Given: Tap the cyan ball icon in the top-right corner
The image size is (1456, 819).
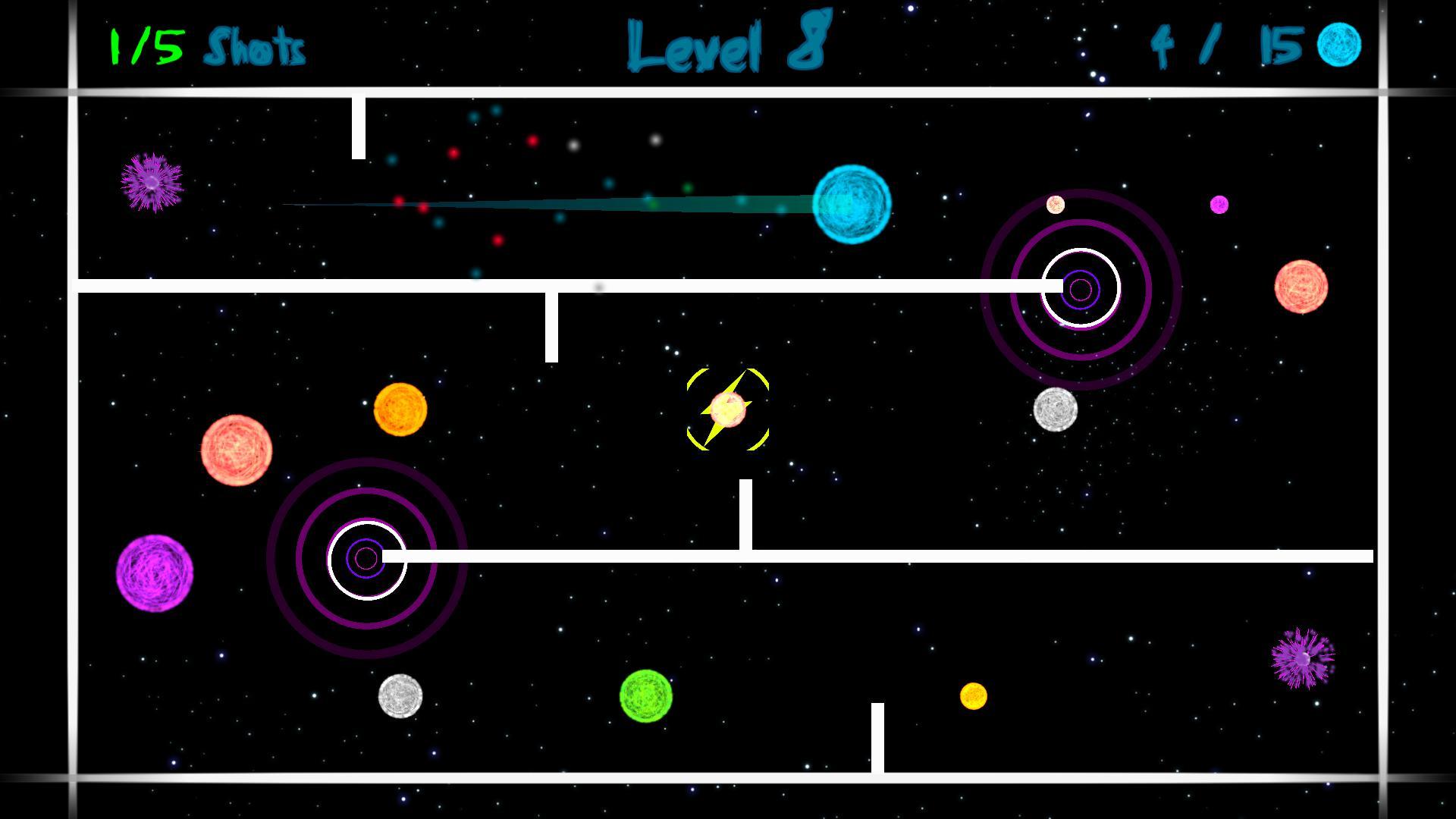Looking at the screenshot, I should 1338,45.
